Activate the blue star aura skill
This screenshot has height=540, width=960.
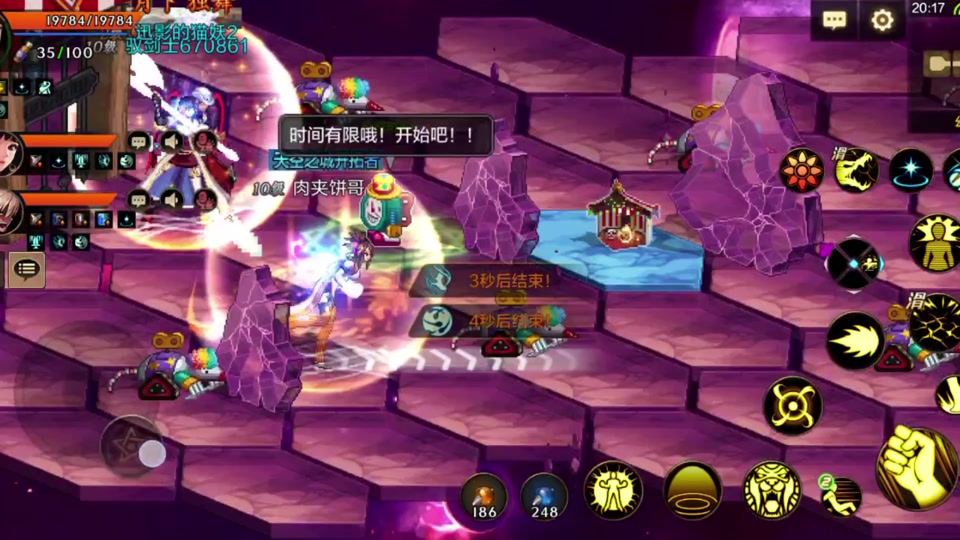[x=911, y=170]
